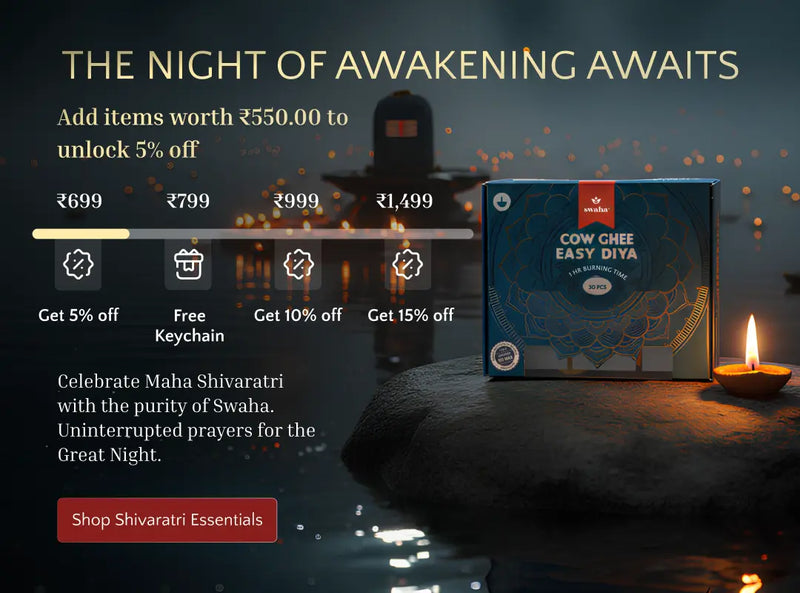
Task: Choose the Get 10% off reward icon
Action: 298,265
